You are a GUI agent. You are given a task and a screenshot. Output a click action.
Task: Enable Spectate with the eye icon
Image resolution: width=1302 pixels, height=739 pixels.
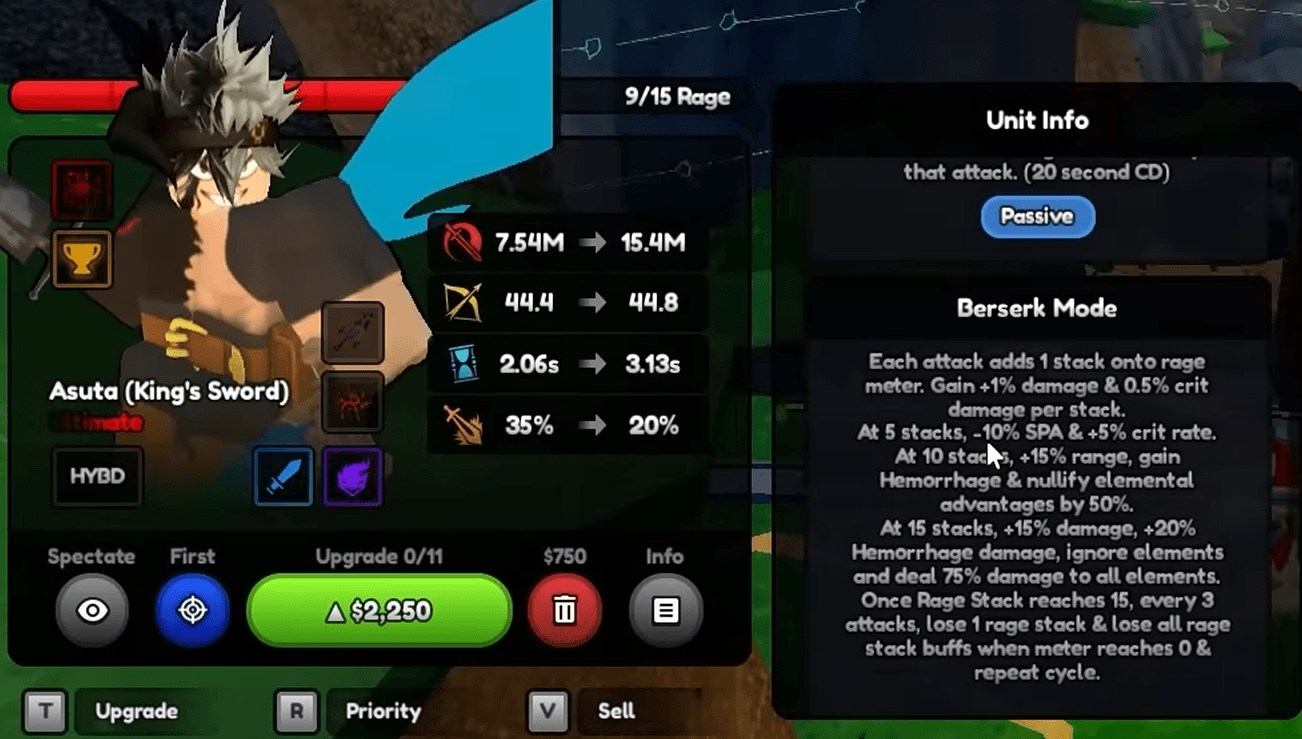pyautogui.click(x=92, y=610)
